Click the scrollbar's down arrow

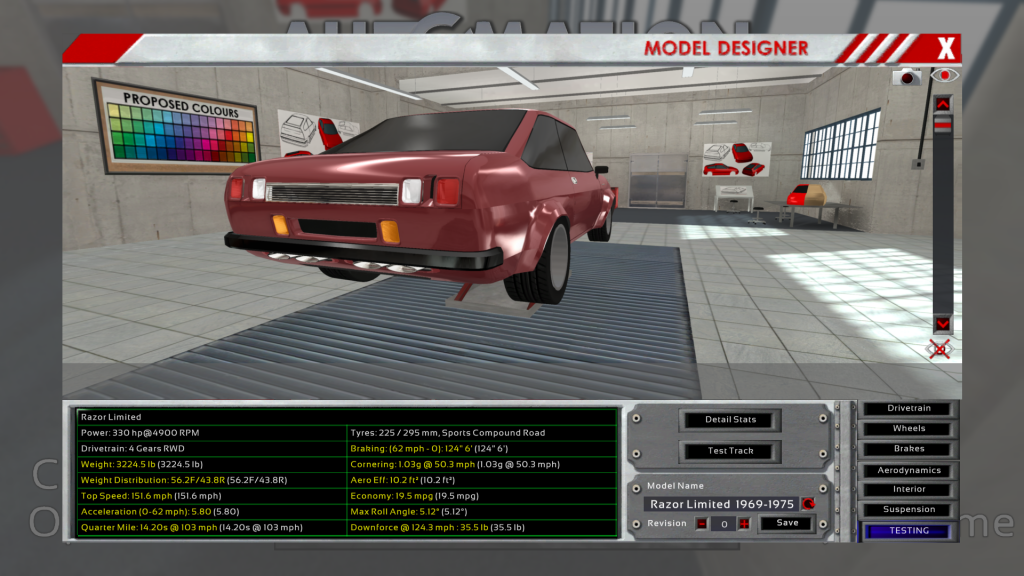pos(942,324)
